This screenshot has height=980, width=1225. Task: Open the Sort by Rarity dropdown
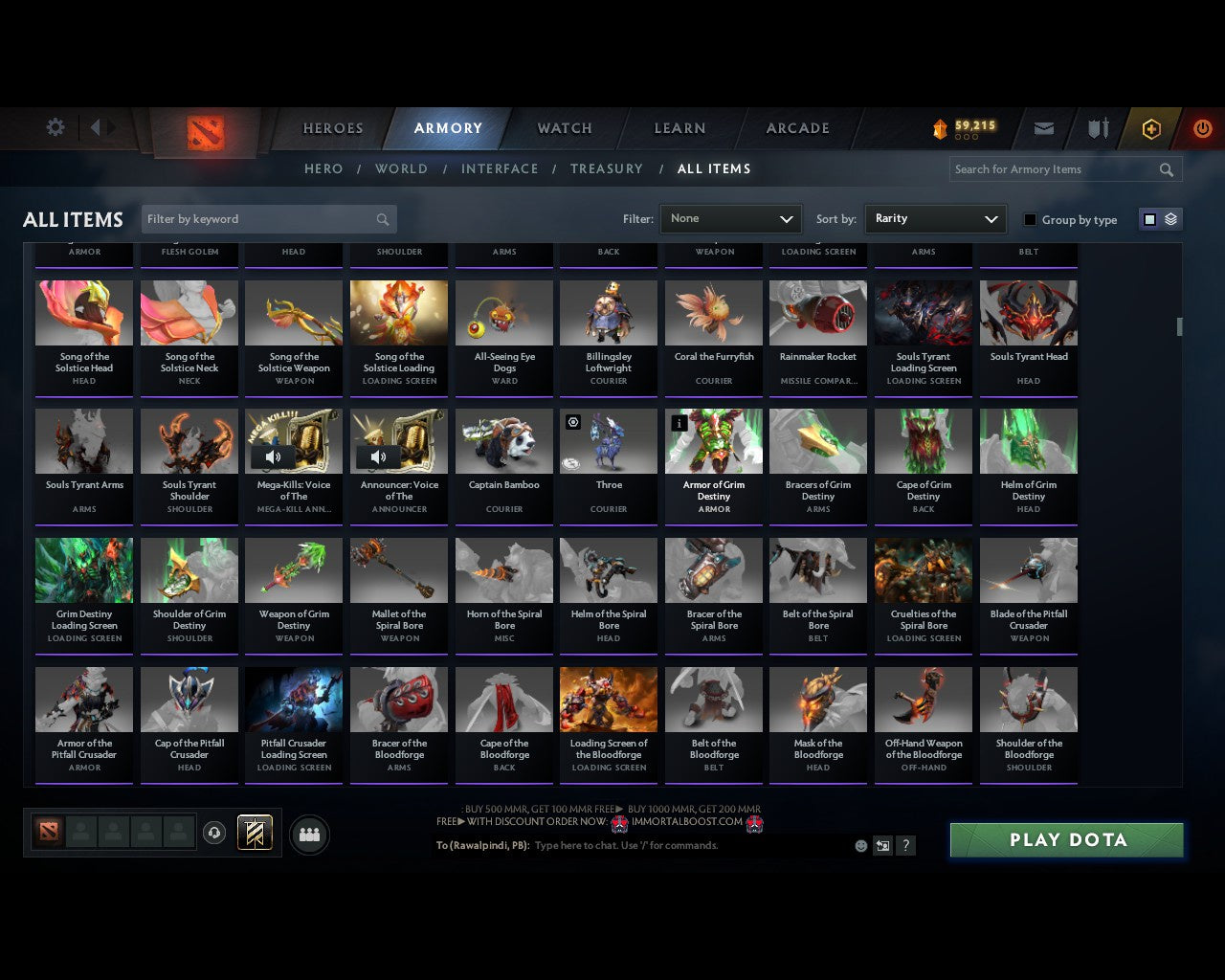coord(935,219)
